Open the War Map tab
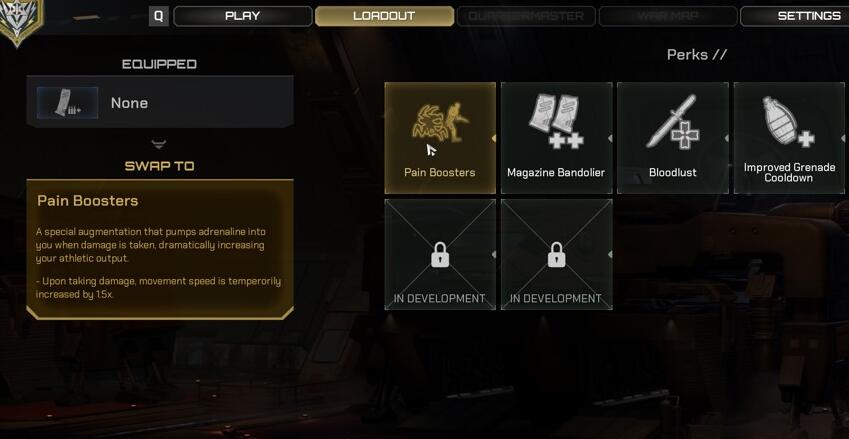 (x=667, y=16)
